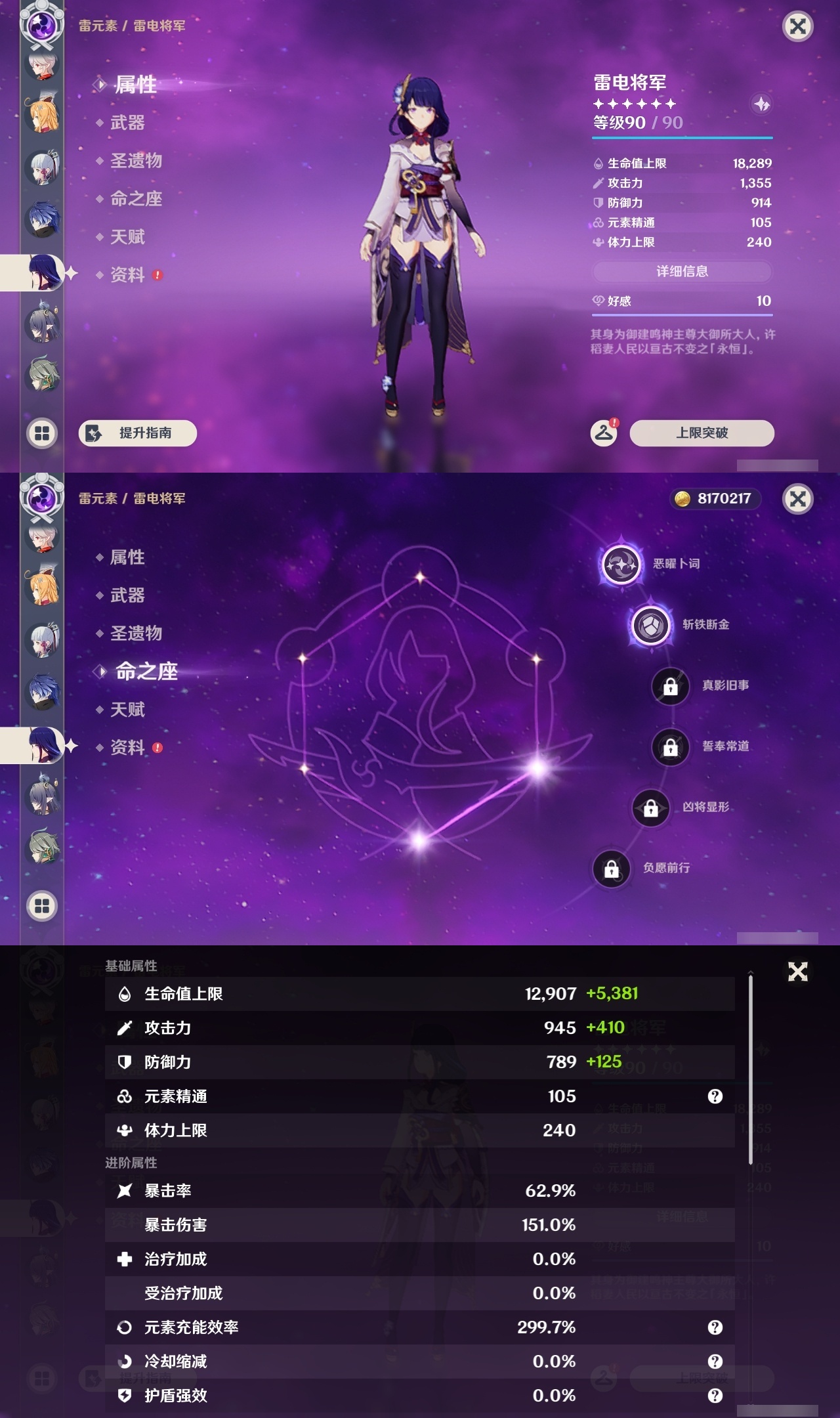Click the 详细信息 button
The image size is (840, 1418).
(682, 272)
